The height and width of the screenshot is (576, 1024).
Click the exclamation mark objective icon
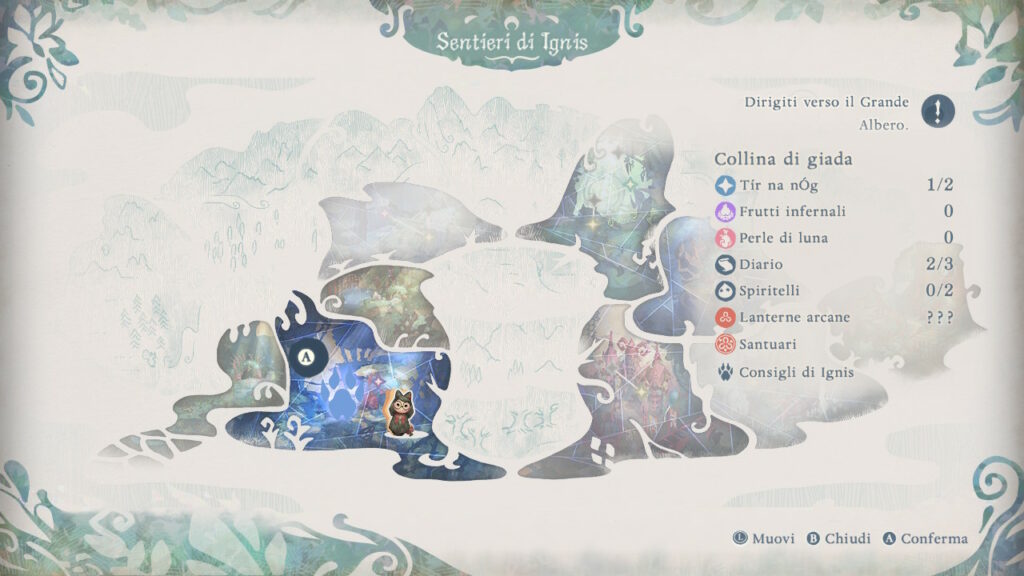tap(937, 110)
